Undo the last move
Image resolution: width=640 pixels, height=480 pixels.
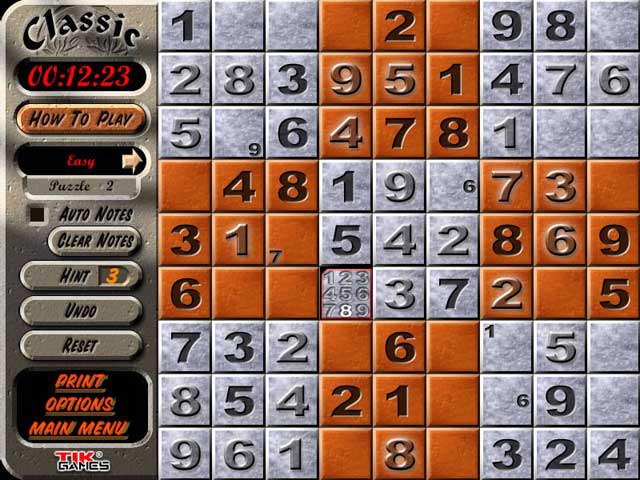click(x=80, y=311)
